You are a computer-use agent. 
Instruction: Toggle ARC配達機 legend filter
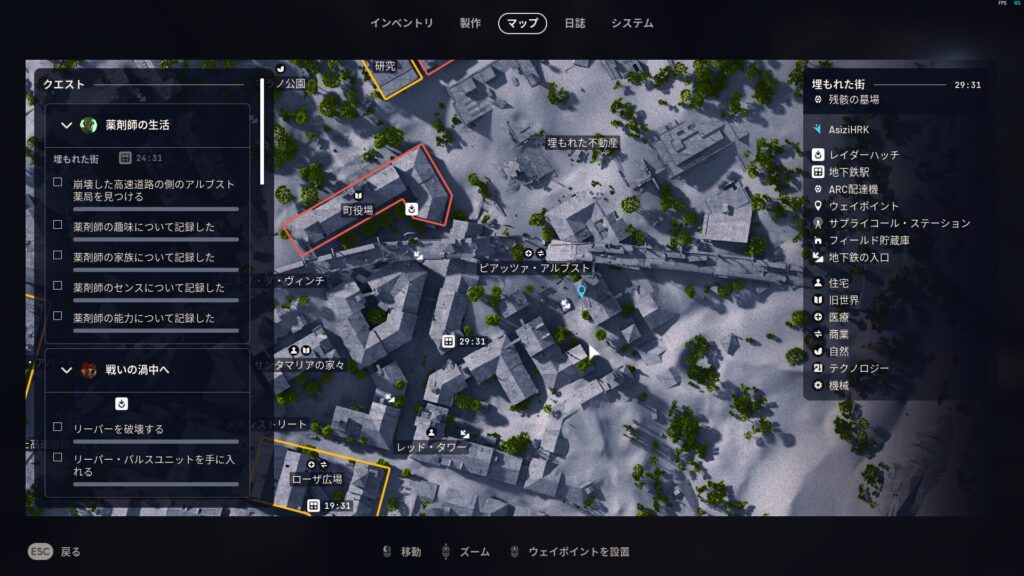coord(853,189)
